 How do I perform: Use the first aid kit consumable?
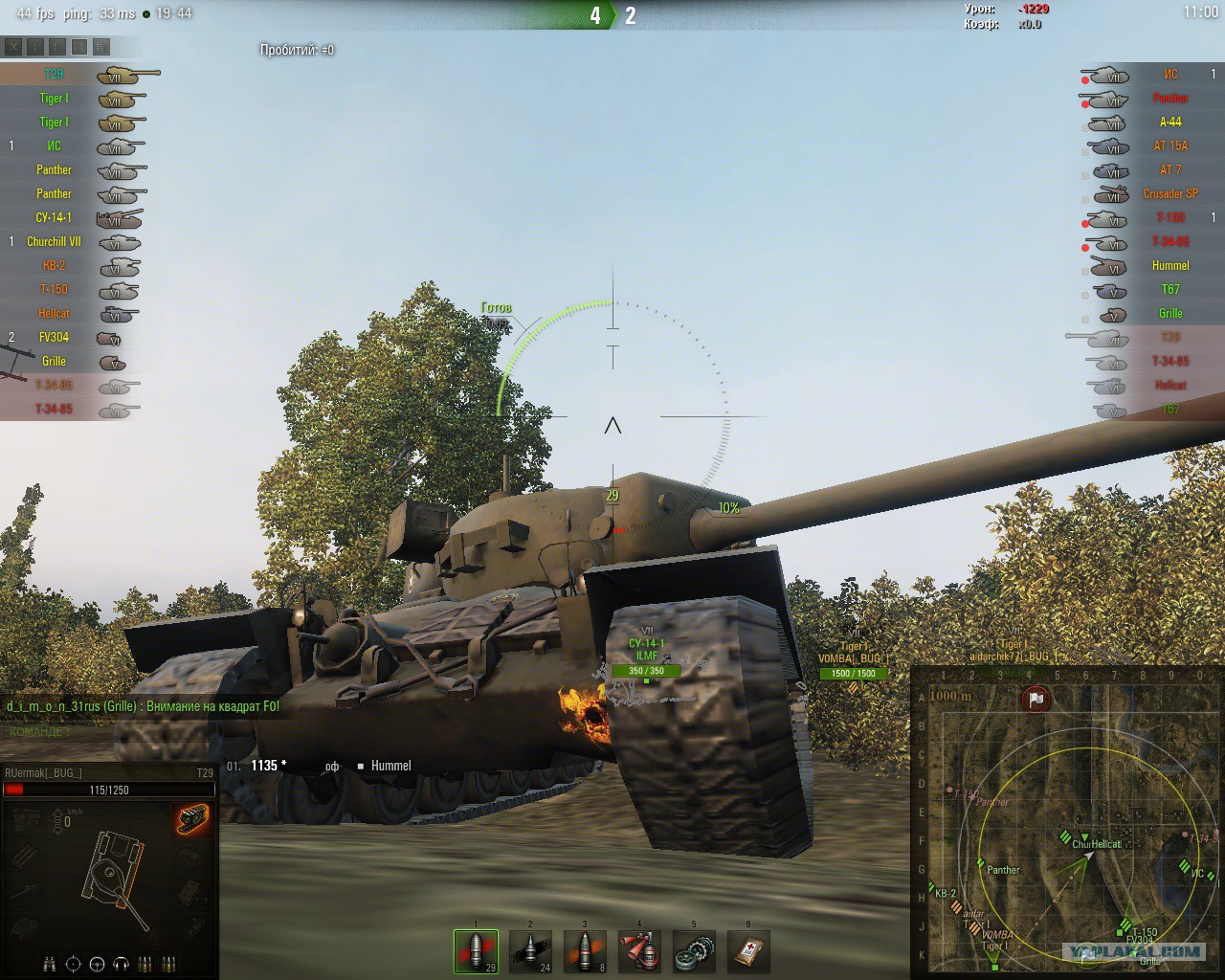tap(748, 951)
